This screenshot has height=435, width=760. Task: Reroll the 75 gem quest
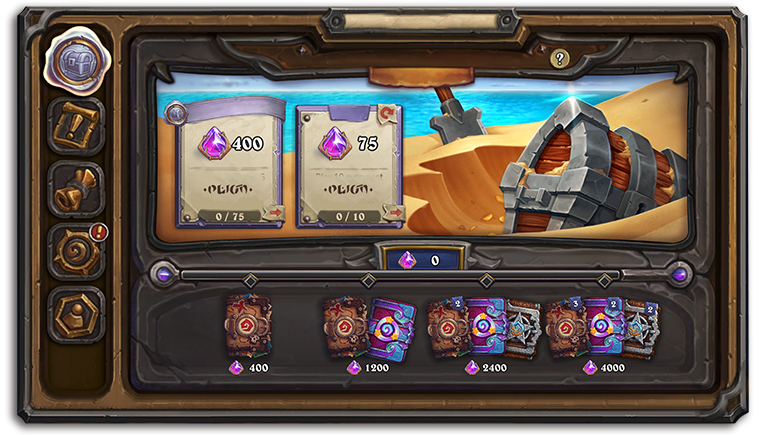[389, 114]
